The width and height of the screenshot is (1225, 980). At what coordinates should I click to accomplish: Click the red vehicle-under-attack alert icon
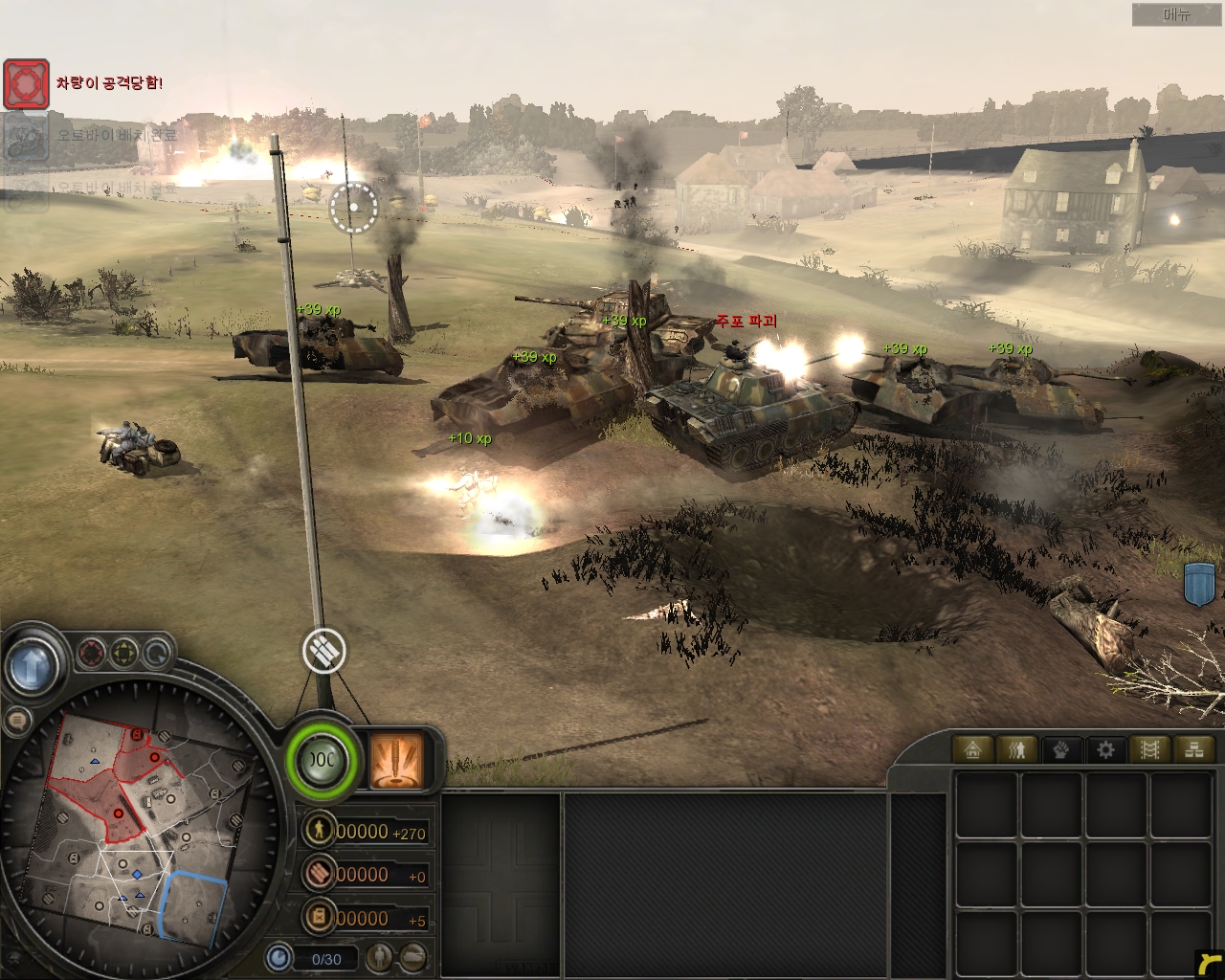click(26, 84)
